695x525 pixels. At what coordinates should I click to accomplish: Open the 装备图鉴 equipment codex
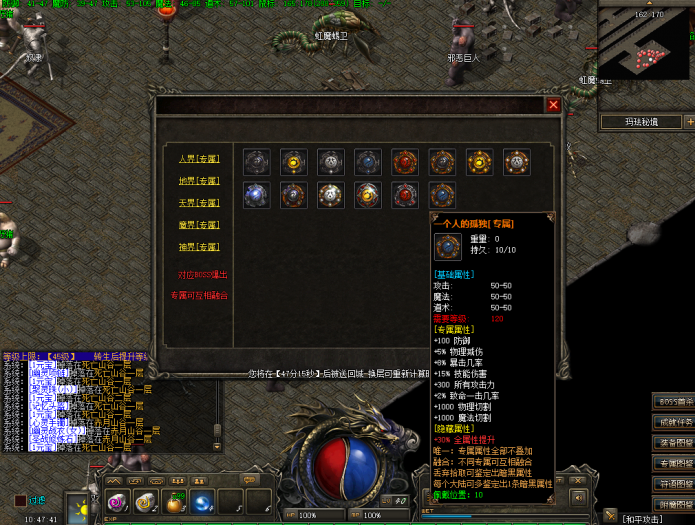point(674,443)
